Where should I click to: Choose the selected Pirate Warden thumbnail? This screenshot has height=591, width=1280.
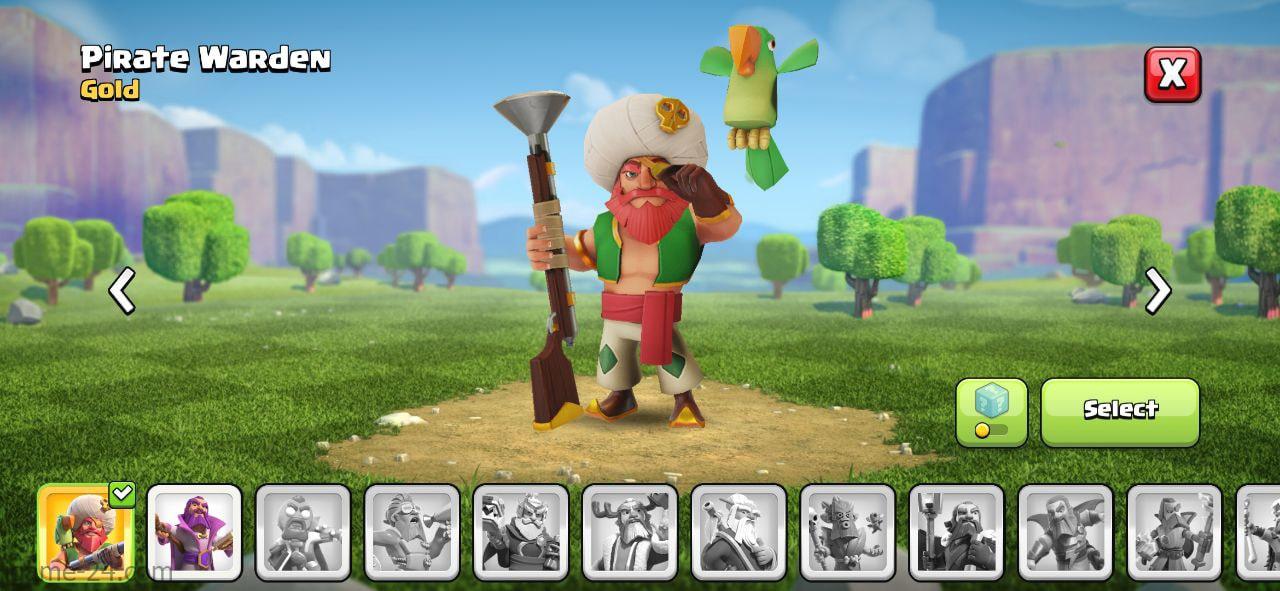tap(85, 532)
